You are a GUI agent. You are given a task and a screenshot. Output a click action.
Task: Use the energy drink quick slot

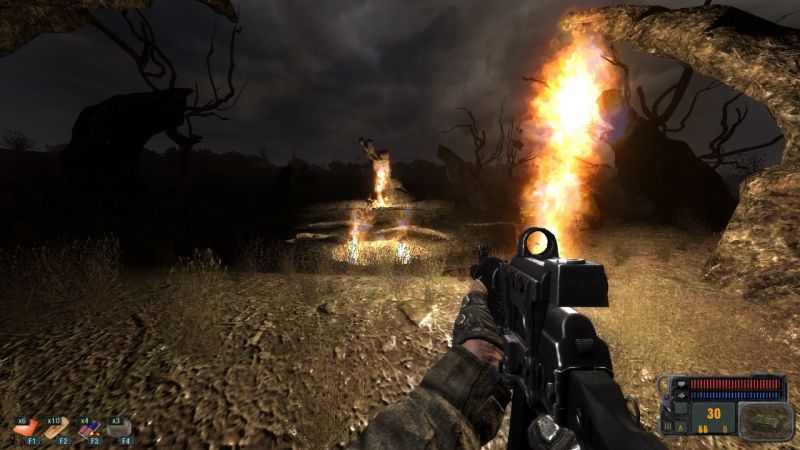tap(89, 430)
